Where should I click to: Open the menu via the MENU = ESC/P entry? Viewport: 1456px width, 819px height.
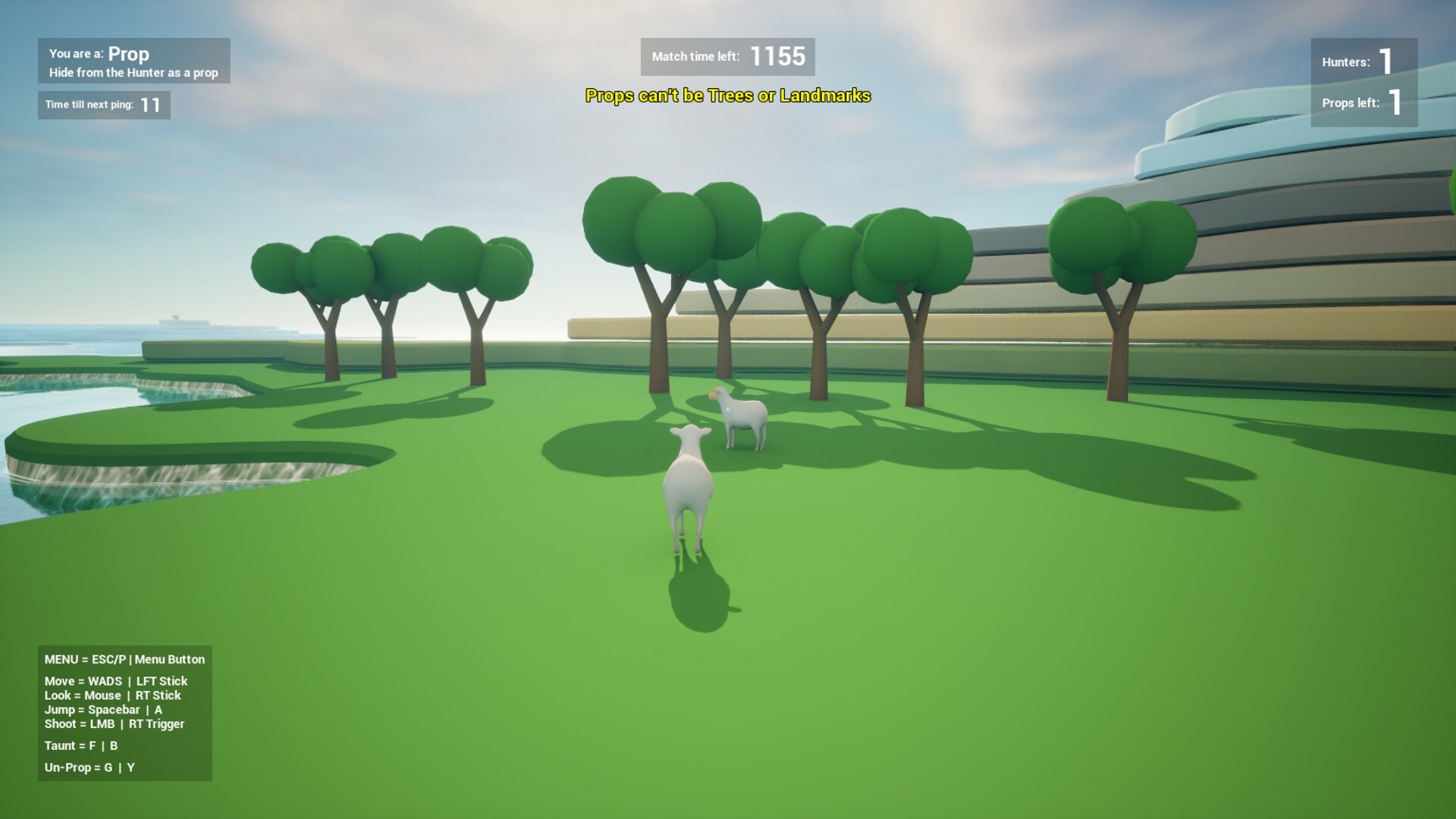click(124, 659)
